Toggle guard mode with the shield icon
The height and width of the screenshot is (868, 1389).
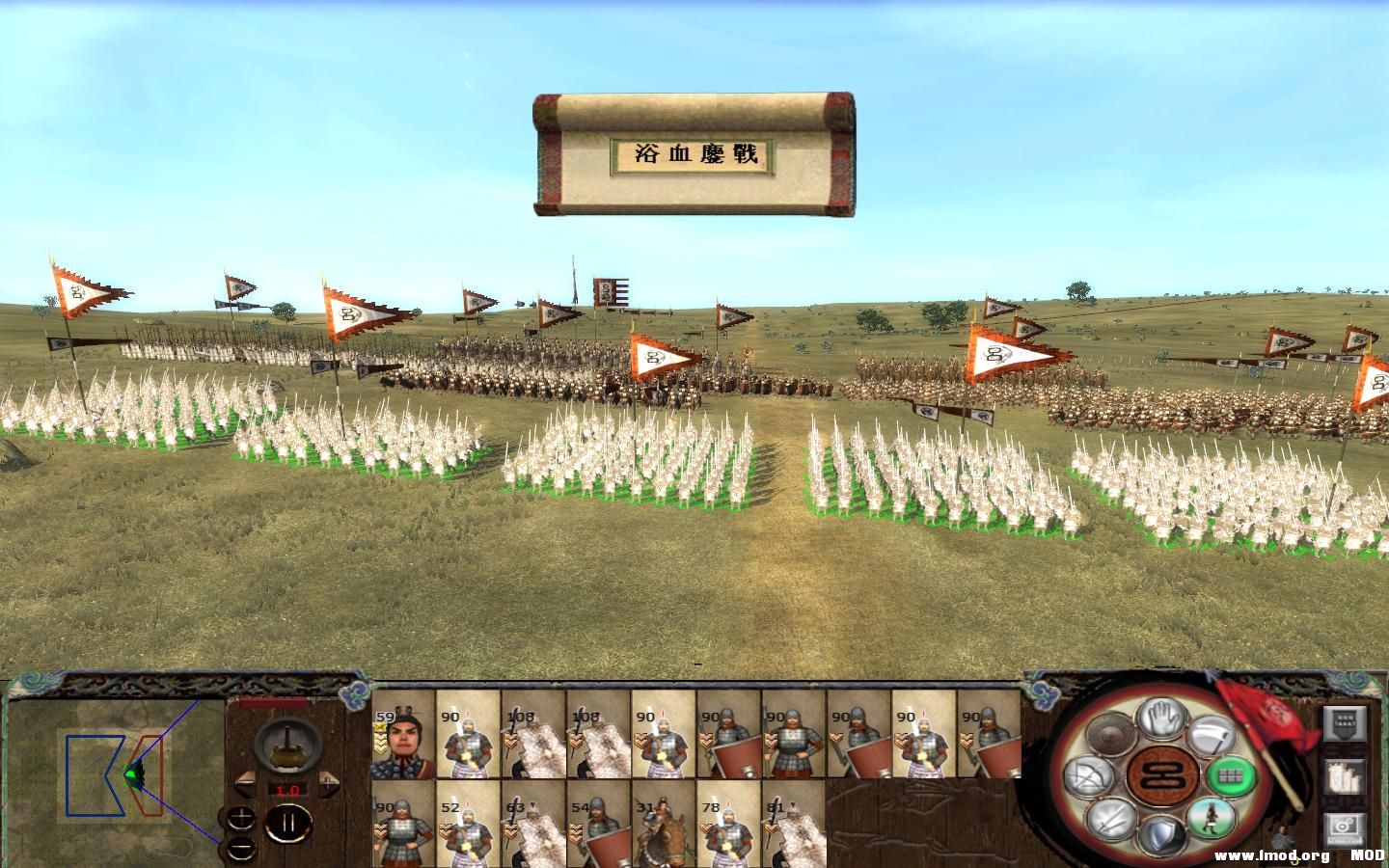[x=1163, y=835]
